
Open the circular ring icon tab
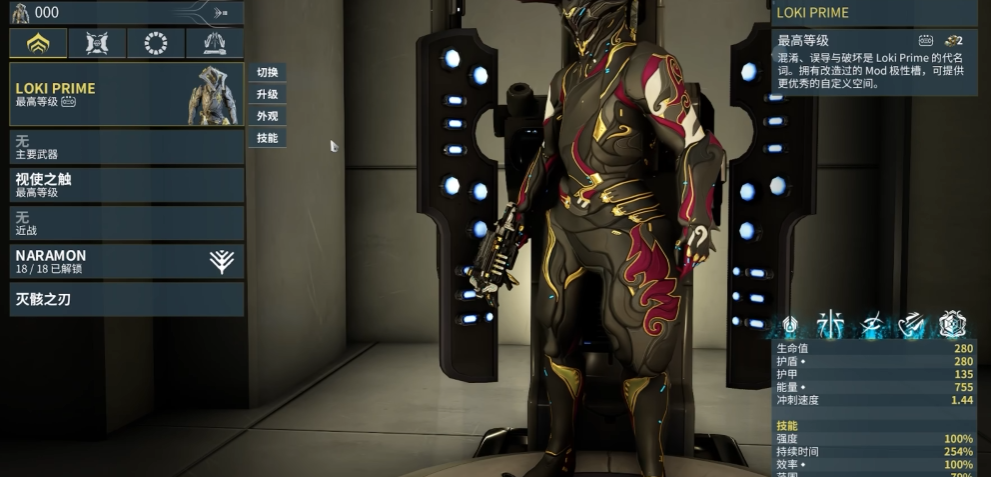(156, 43)
